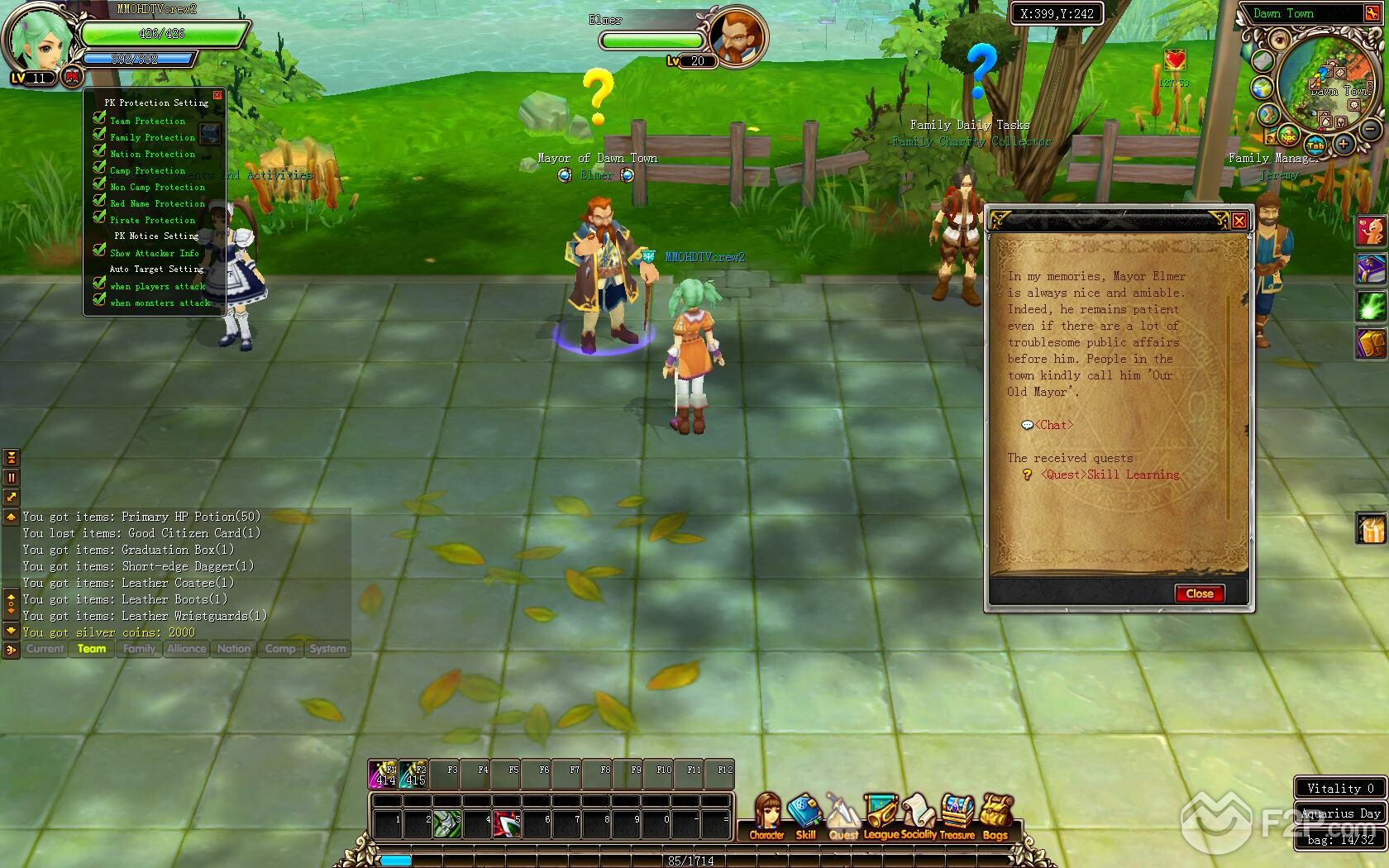Switch to the System chat tab
Image resolution: width=1389 pixels, height=868 pixels.
pos(328,649)
